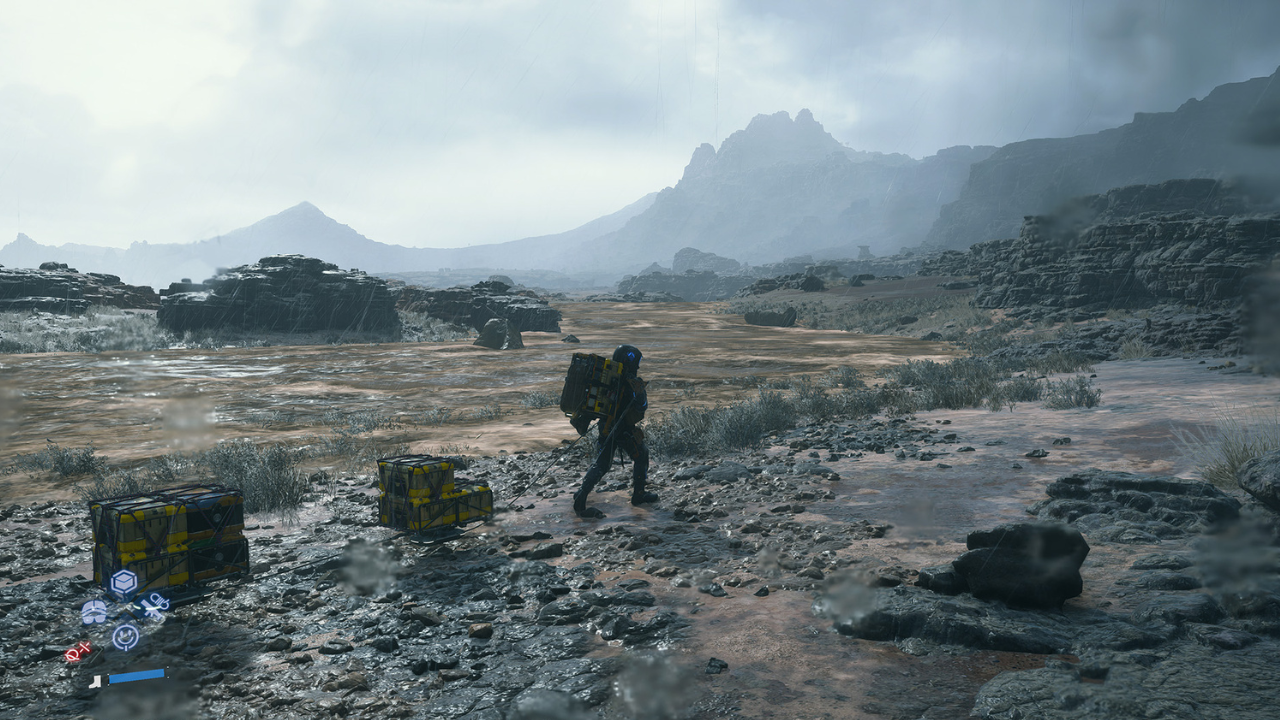1280x720 pixels.
Task: Select the white boot icon
Action: [x=95, y=682]
